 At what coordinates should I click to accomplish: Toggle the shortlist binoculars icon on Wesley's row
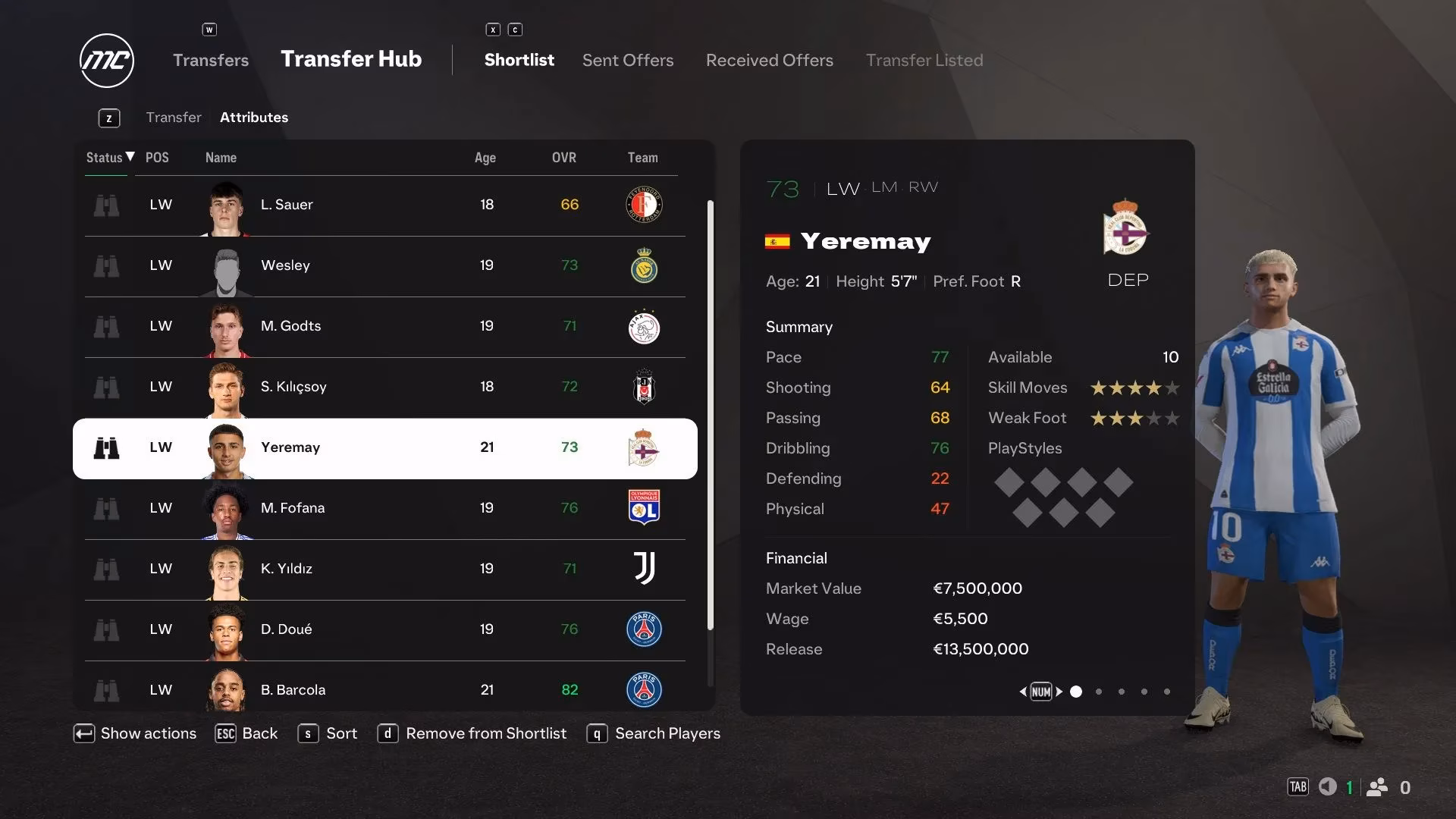tap(107, 266)
